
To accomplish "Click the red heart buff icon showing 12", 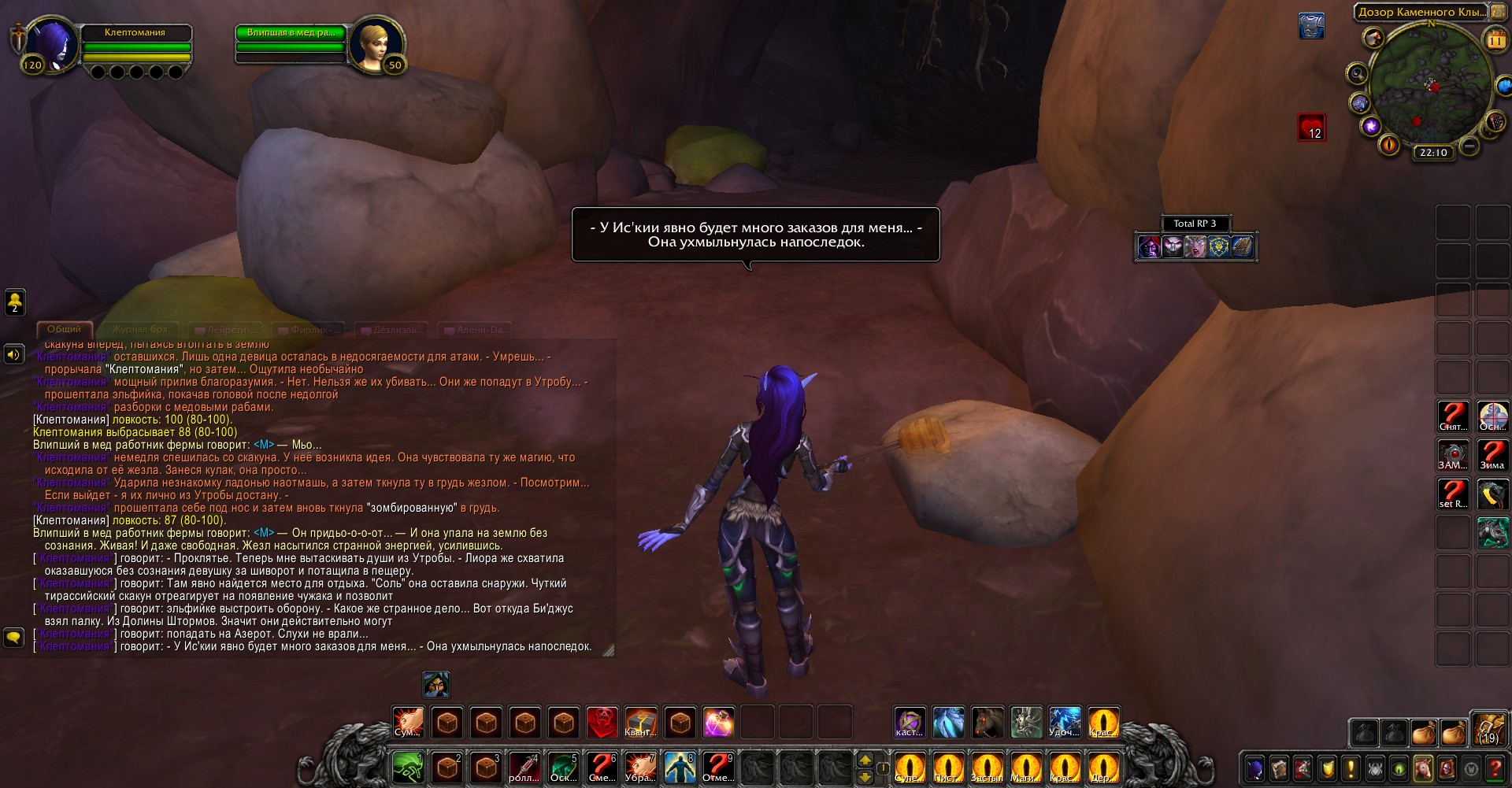I will (x=1311, y=128).
